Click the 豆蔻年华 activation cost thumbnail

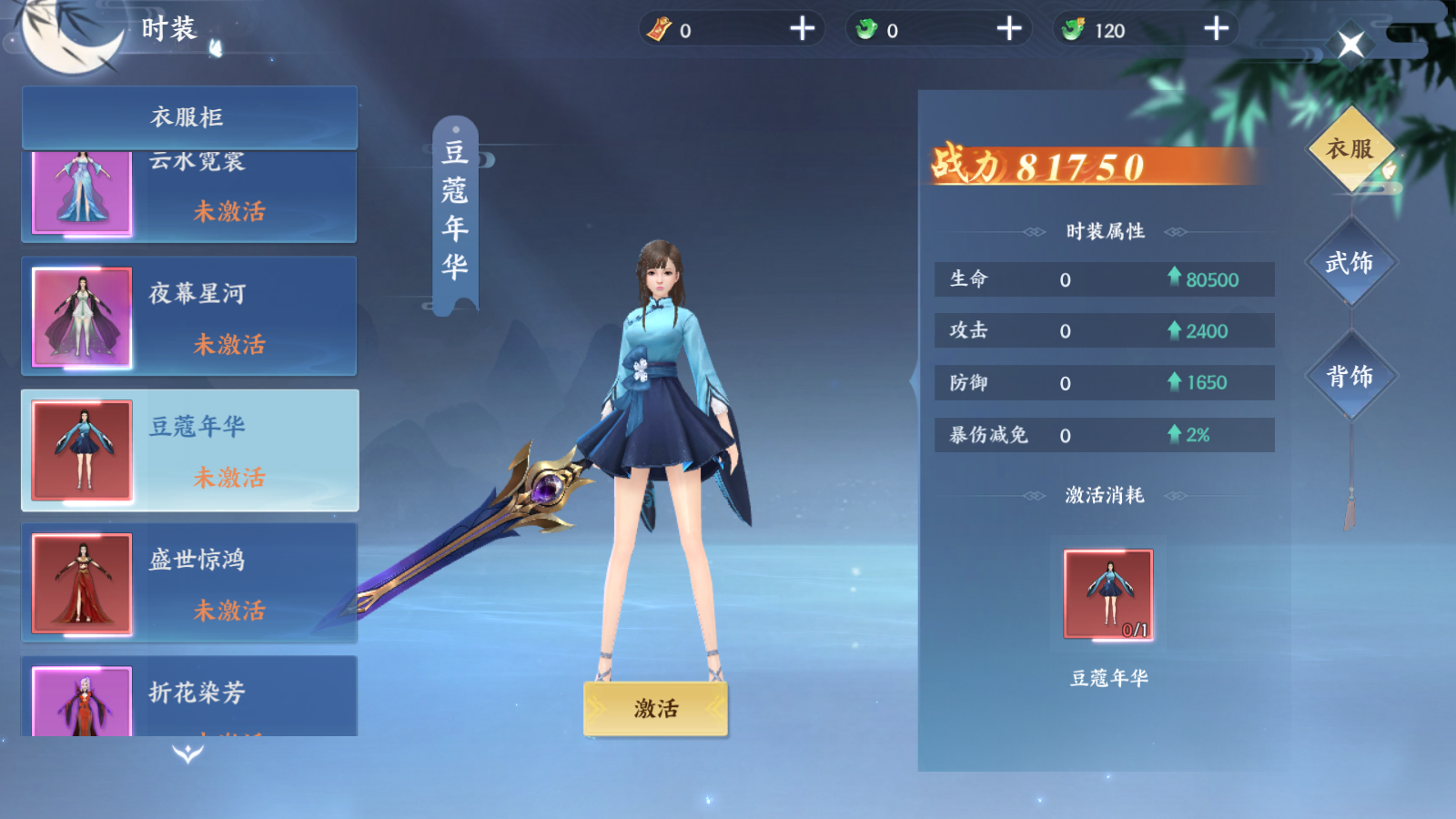point(1109,591)
